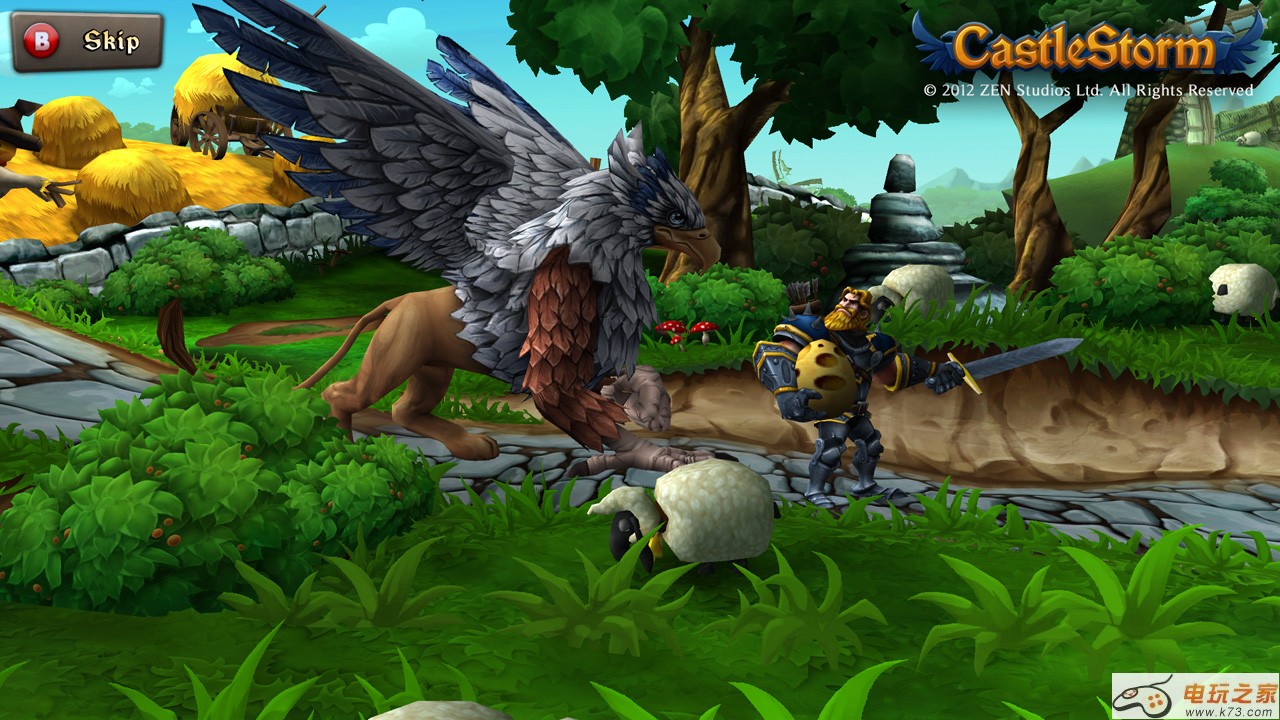Skip the cutscene with the Skip button
The height and width of the screenshot is (720, 1280).
87,42
